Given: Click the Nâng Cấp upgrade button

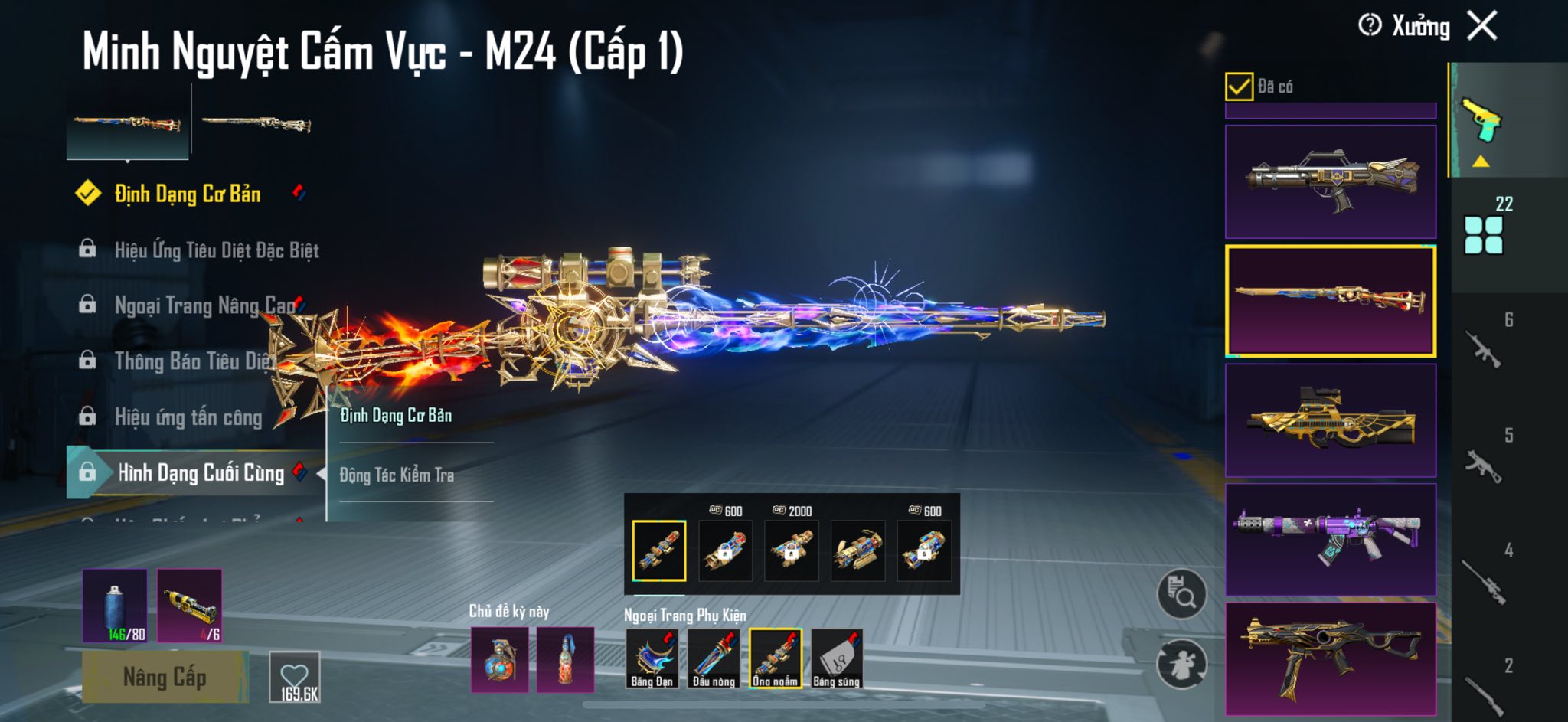Looking at the screenshot, I should point(165,678).
